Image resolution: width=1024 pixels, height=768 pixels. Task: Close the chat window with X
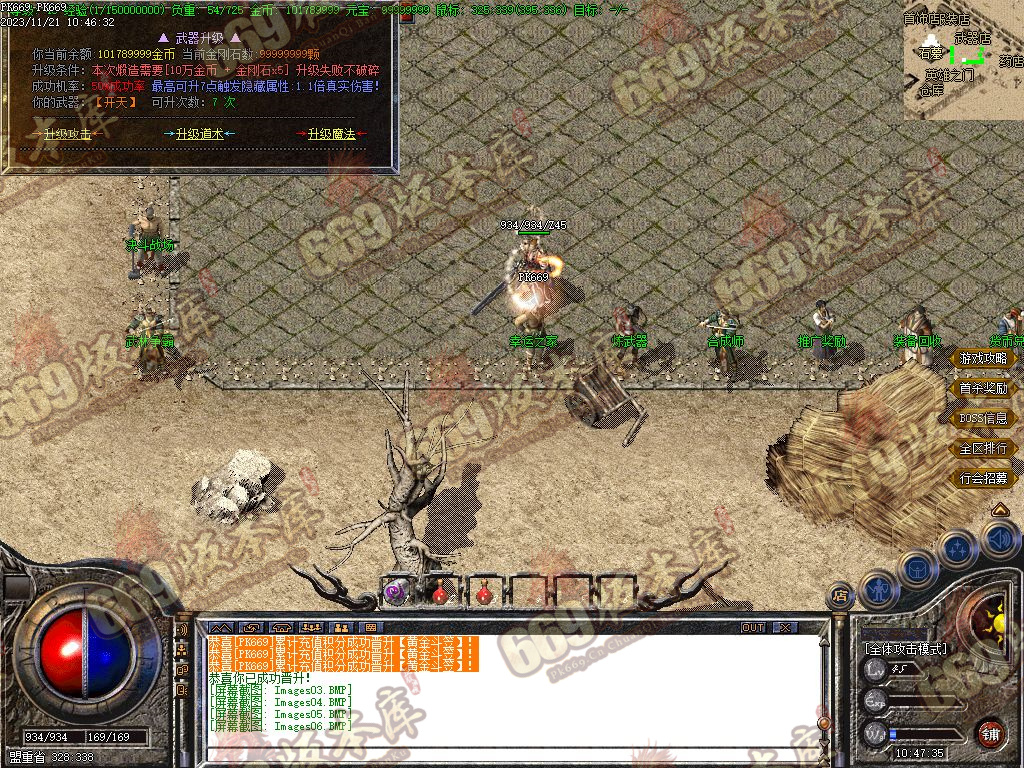click(785, 627)
